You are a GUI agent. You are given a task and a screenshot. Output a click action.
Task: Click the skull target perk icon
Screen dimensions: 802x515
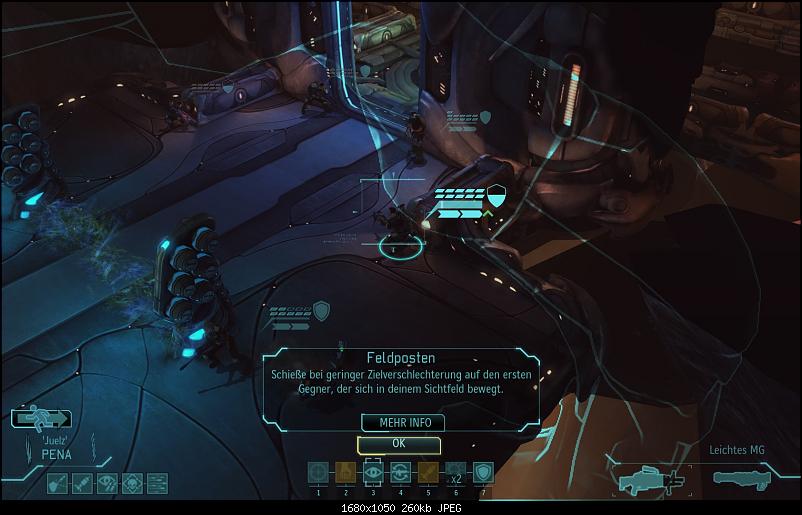132,484
